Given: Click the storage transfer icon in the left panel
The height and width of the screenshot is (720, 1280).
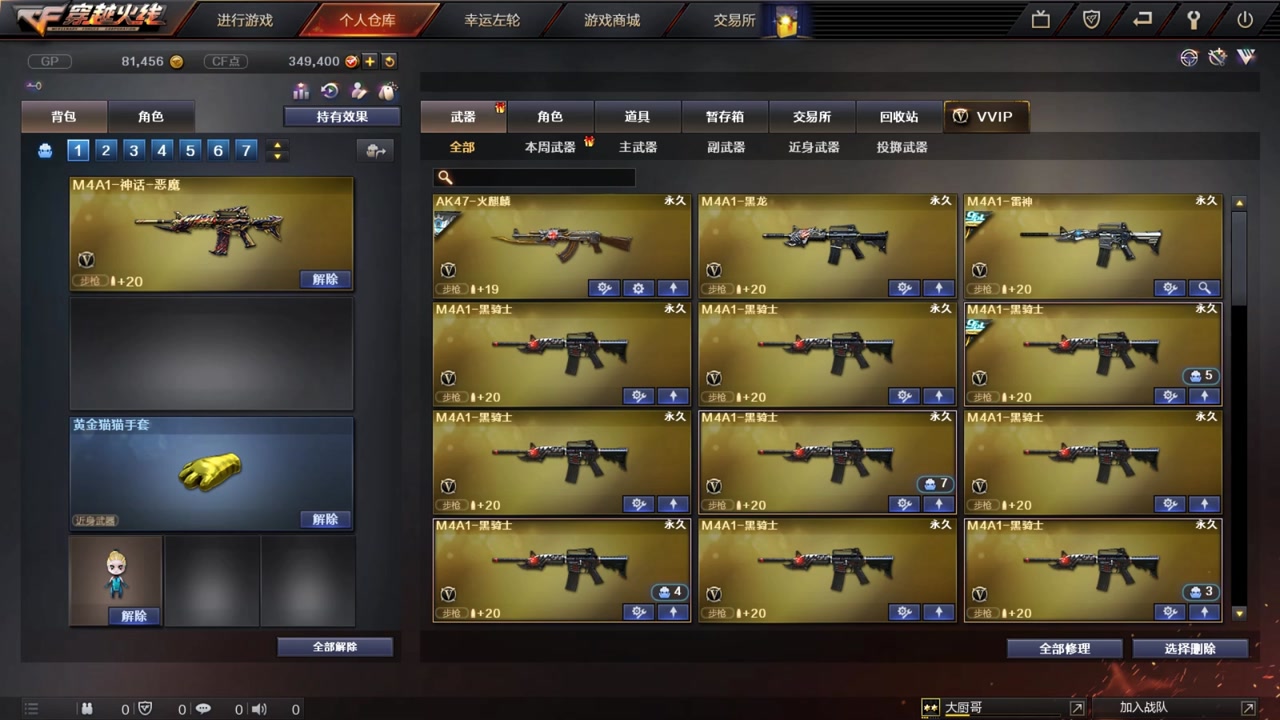Looking at the screenshot, I should click(x=375, y=148).
